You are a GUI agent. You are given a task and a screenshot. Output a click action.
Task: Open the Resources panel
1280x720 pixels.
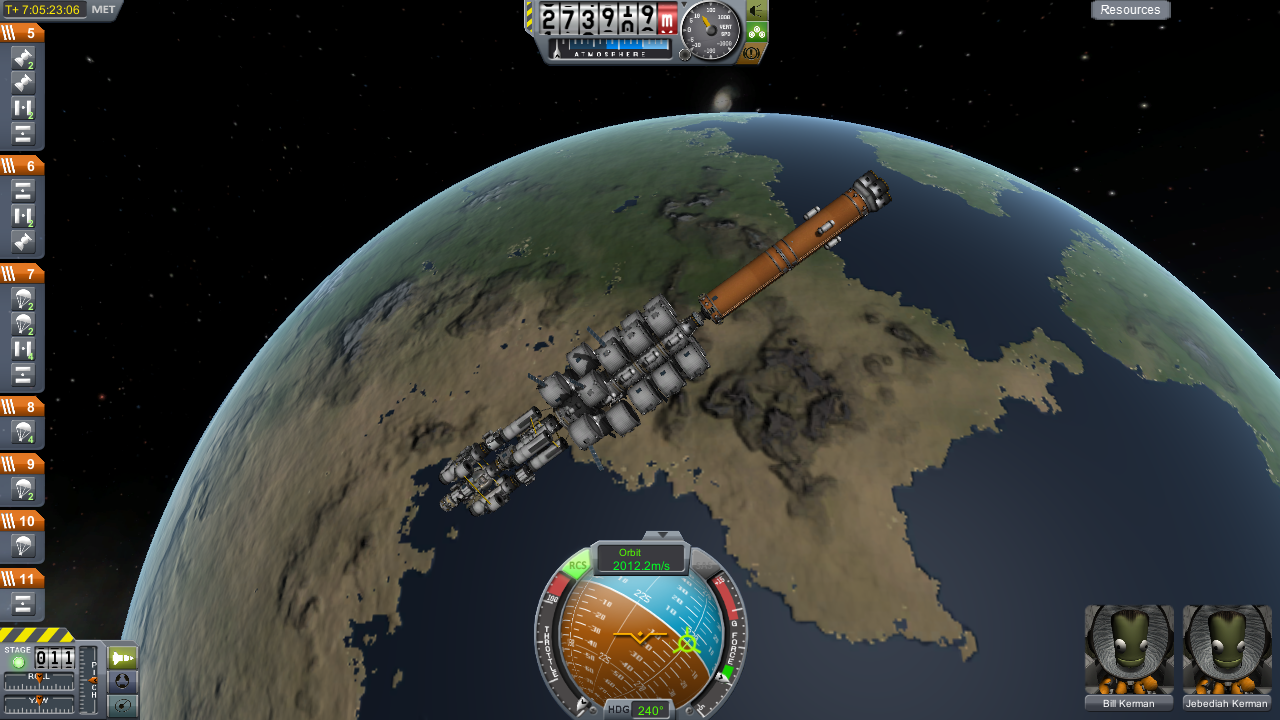[x=1130, y=10]
